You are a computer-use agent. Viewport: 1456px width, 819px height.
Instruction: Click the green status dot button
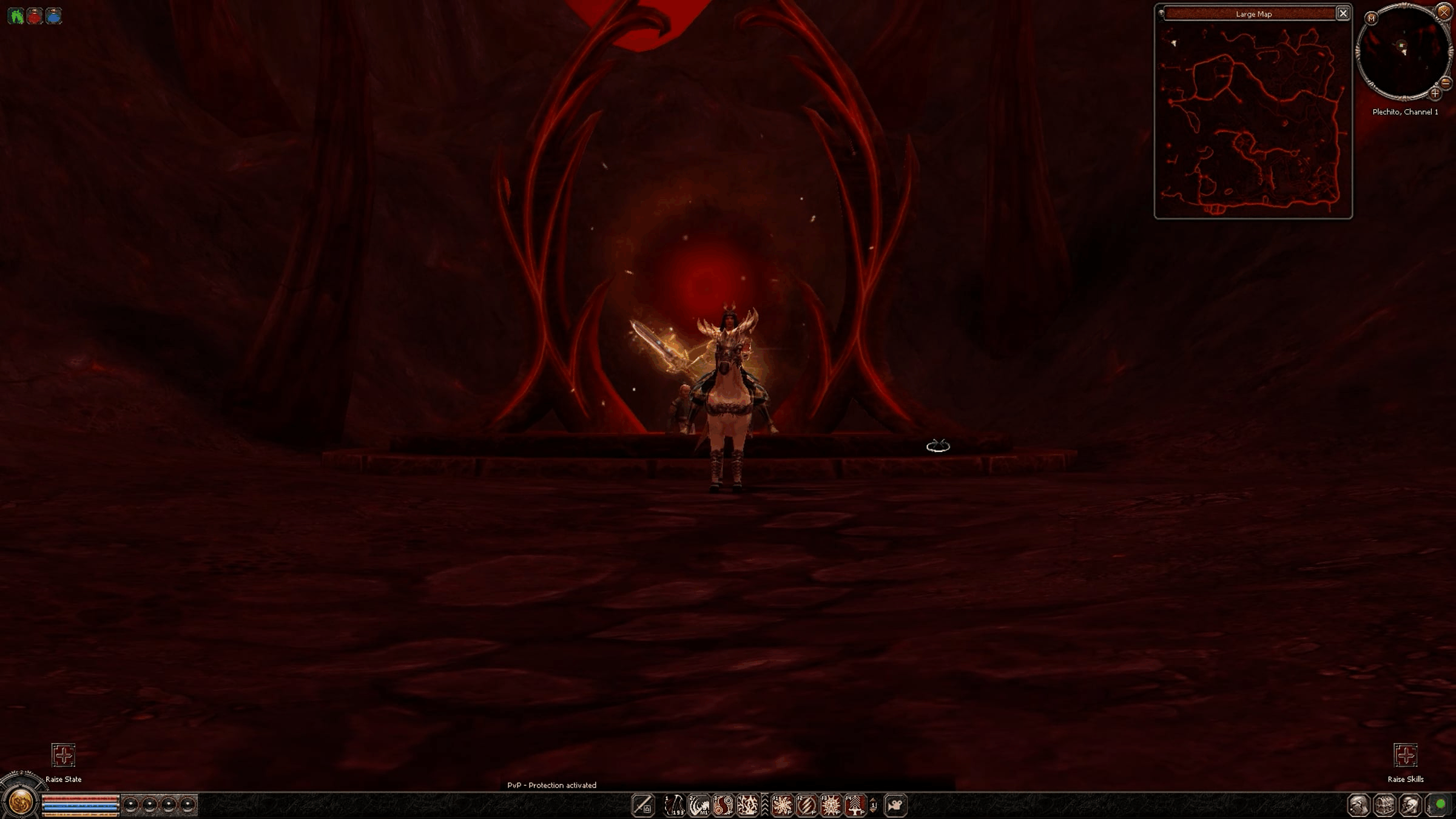[1440, 804]
